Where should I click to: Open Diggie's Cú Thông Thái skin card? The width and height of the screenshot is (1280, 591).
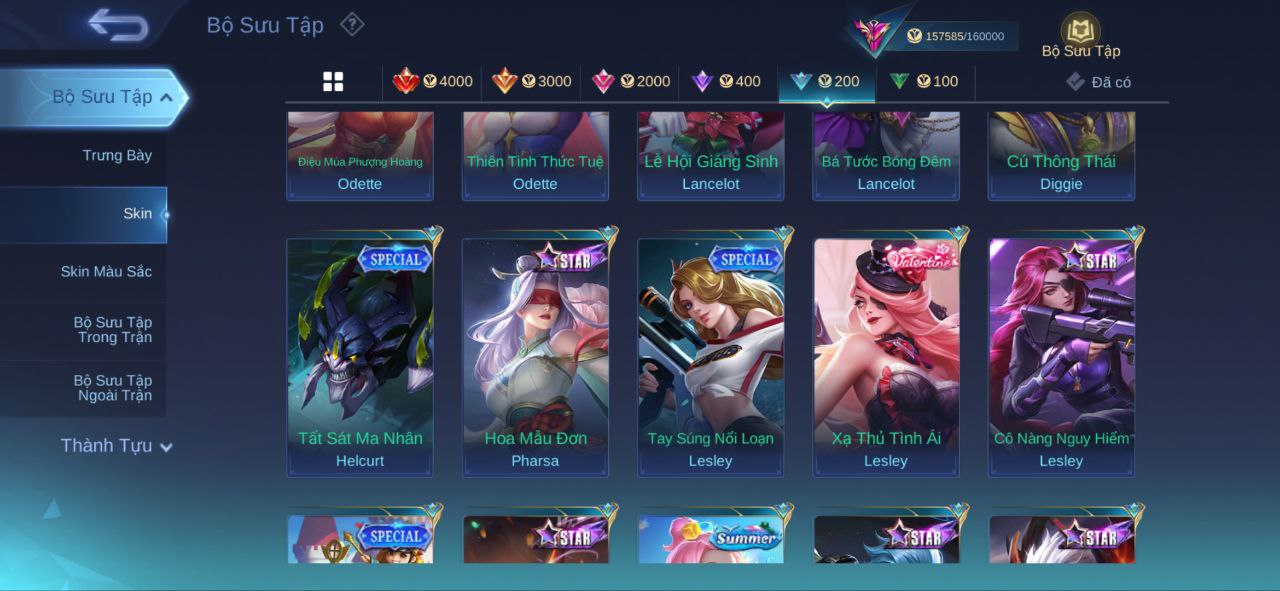click(x=1061, y=158)
